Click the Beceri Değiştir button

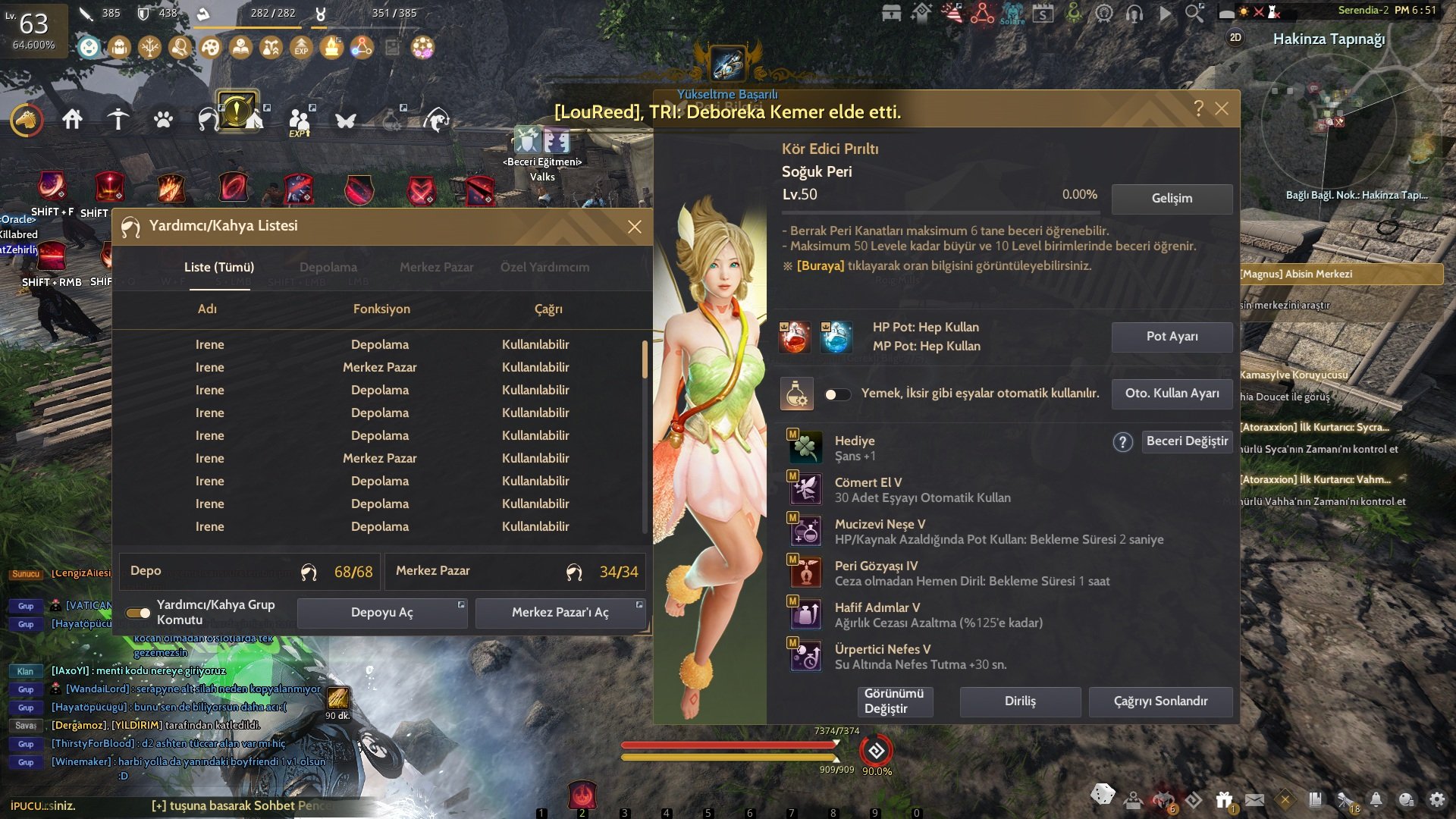tap(1187, 441)
